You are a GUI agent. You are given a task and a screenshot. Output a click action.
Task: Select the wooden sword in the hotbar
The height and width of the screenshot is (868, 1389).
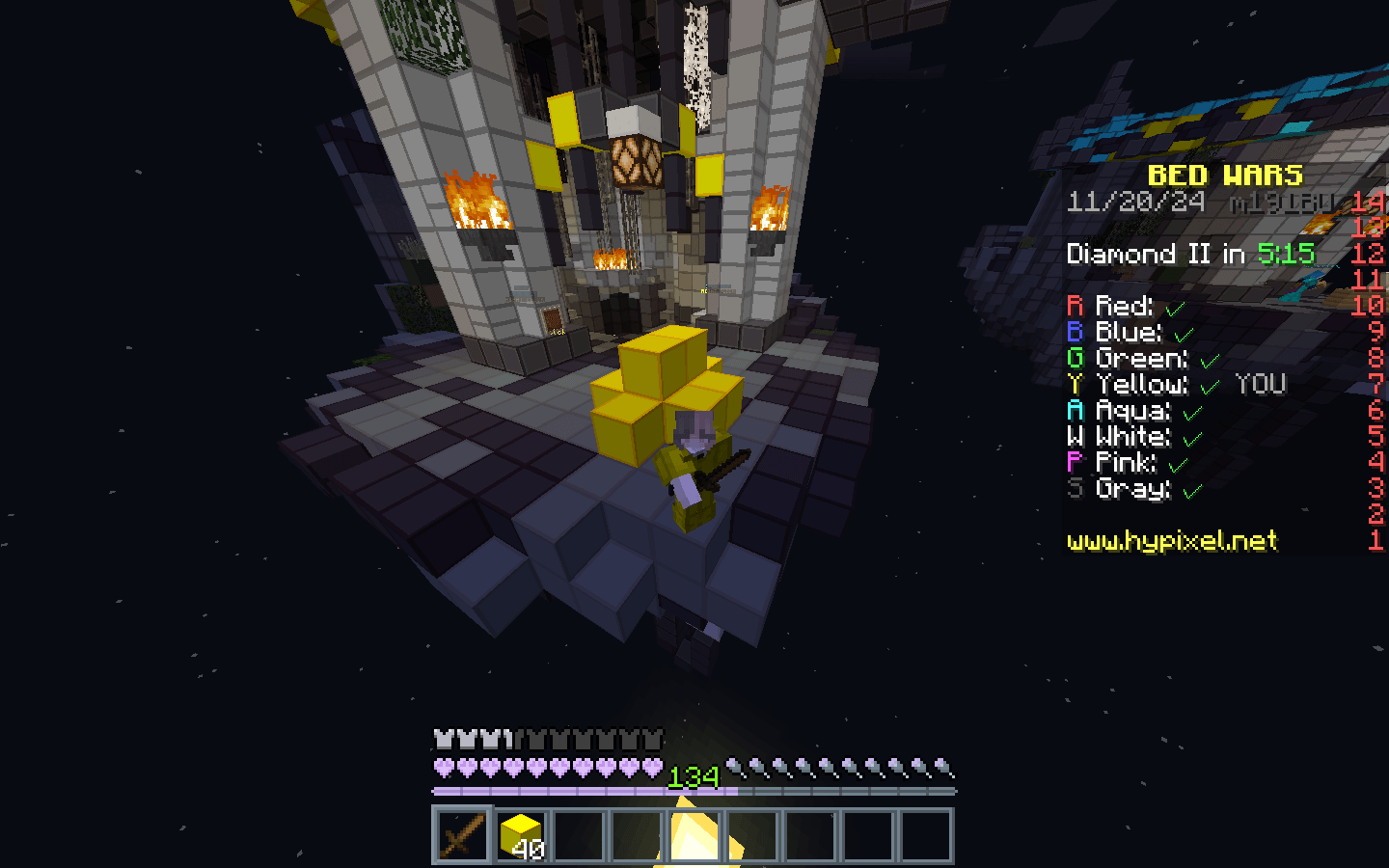[463, 837]
